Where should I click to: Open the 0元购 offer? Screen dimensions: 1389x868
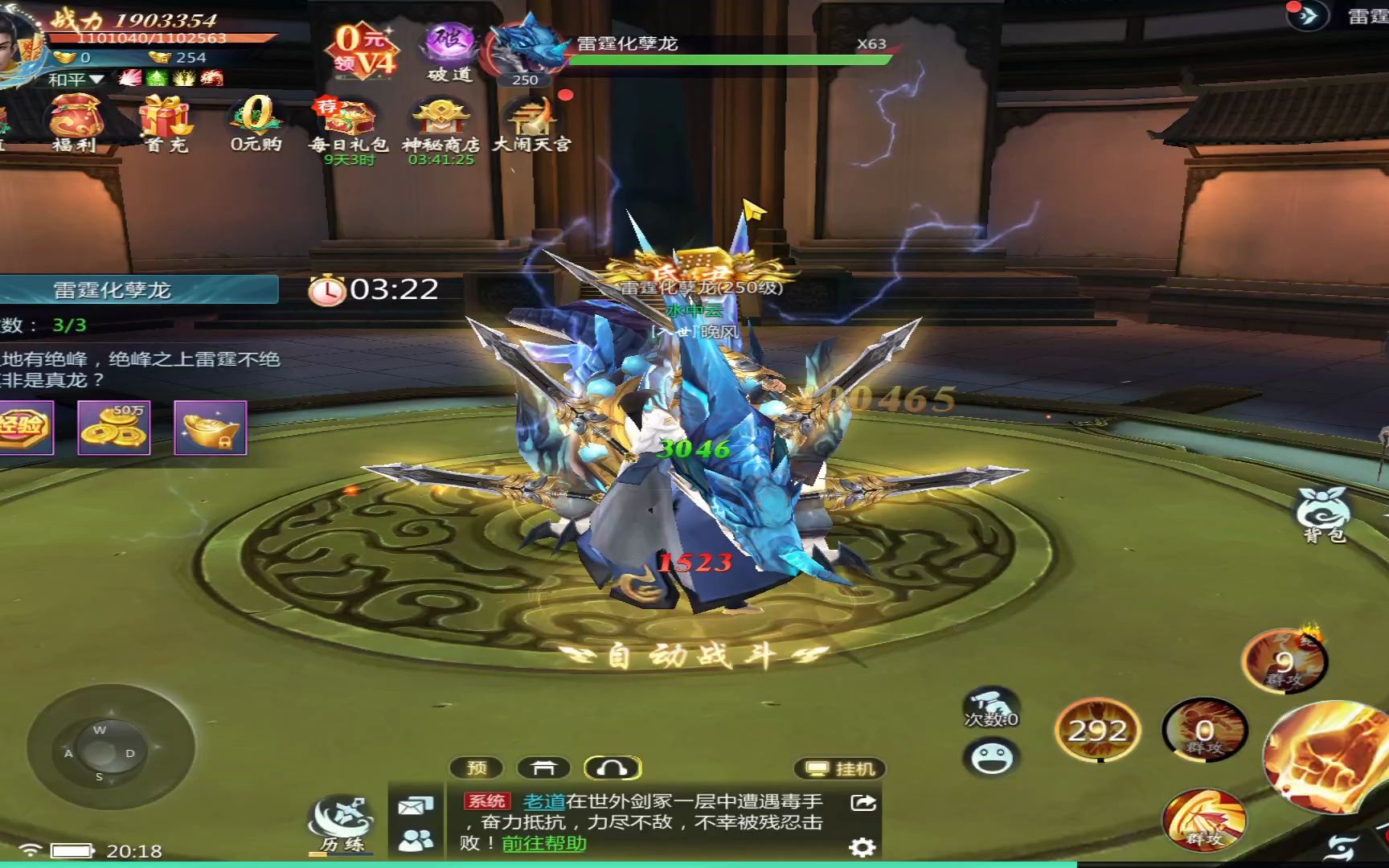pyautogui.click(x=256, y=121)
